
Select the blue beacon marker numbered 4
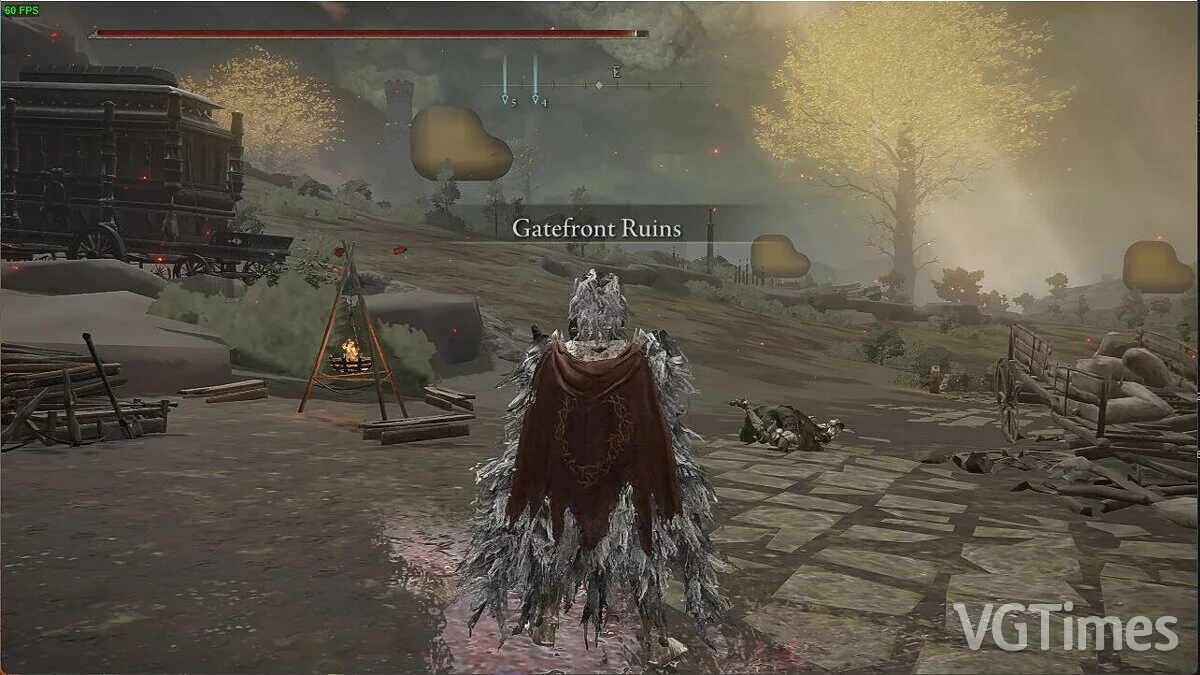[x=537, y=99]
